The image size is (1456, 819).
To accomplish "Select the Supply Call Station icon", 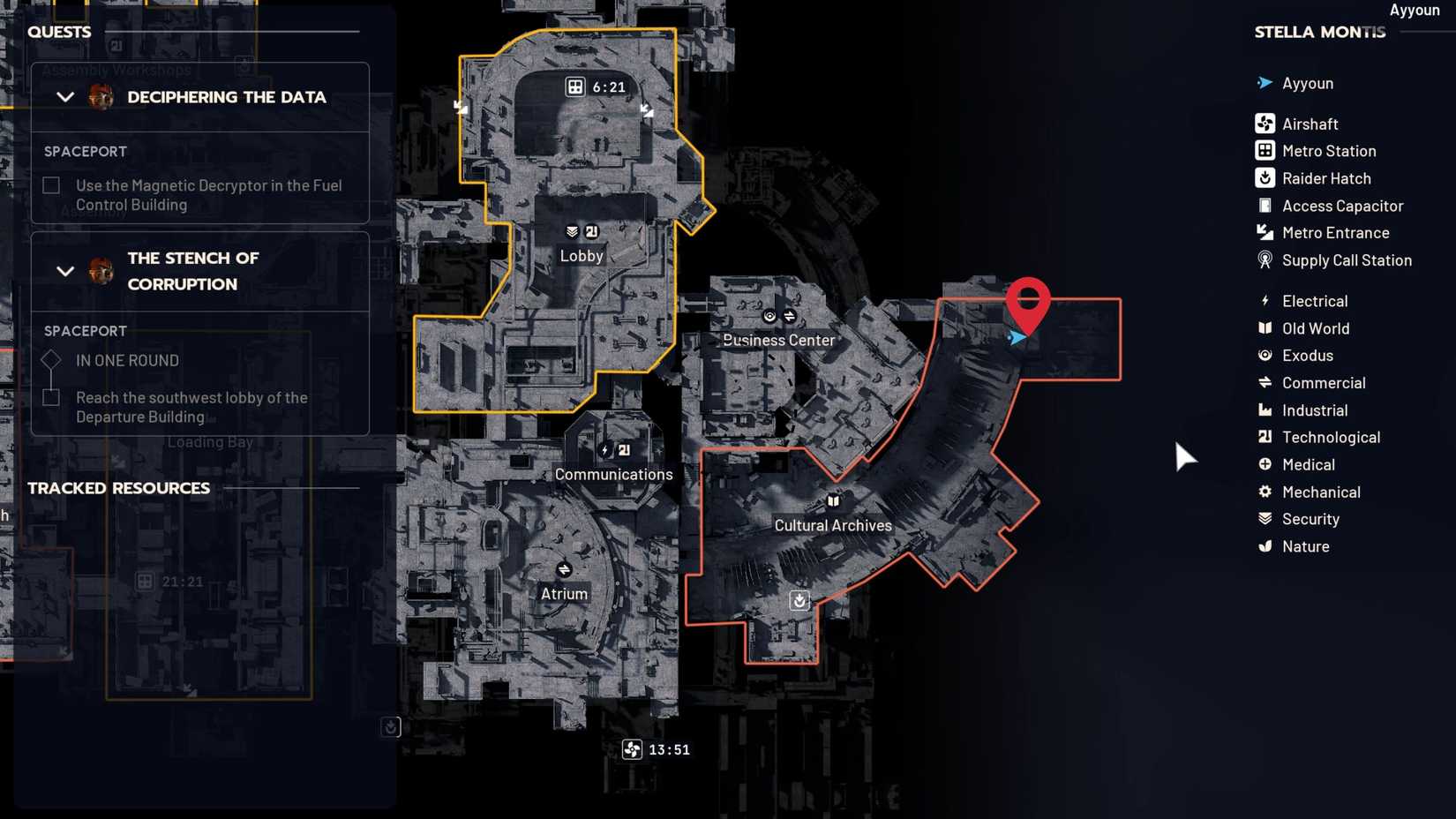I will (x=1265, y=260).
